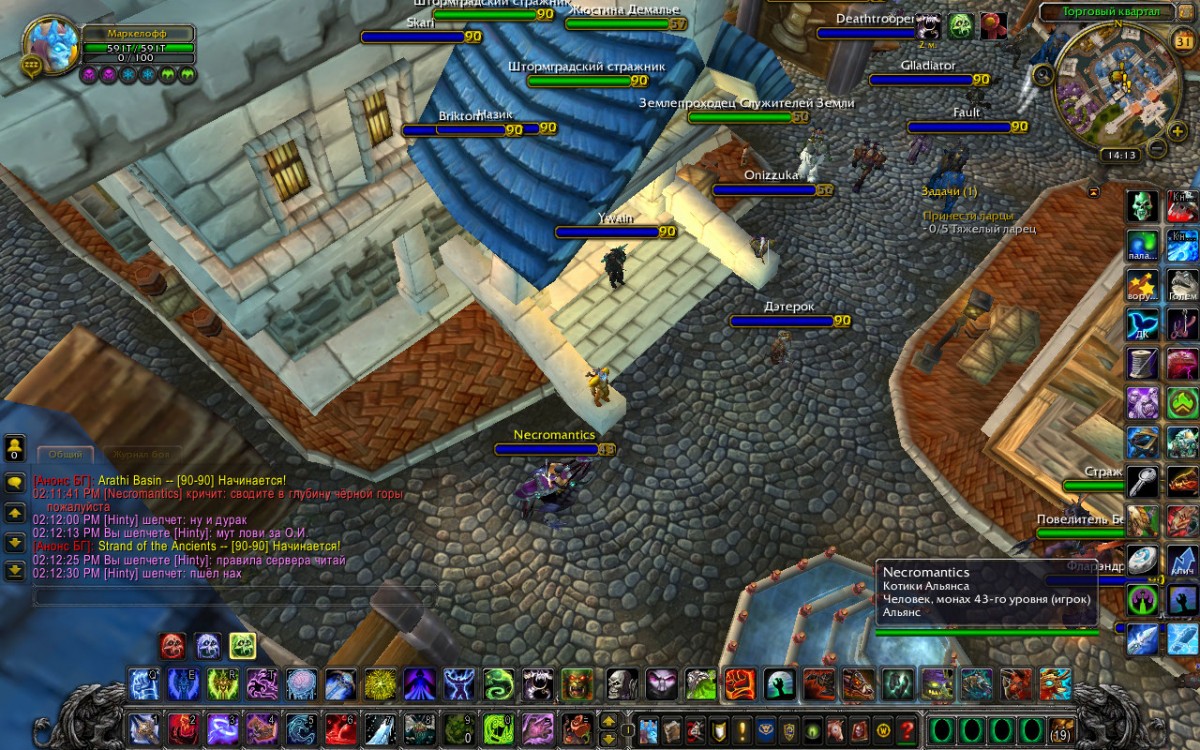
Task: Open the calendar showing day 31
Action: click(x=1181, y=40)
